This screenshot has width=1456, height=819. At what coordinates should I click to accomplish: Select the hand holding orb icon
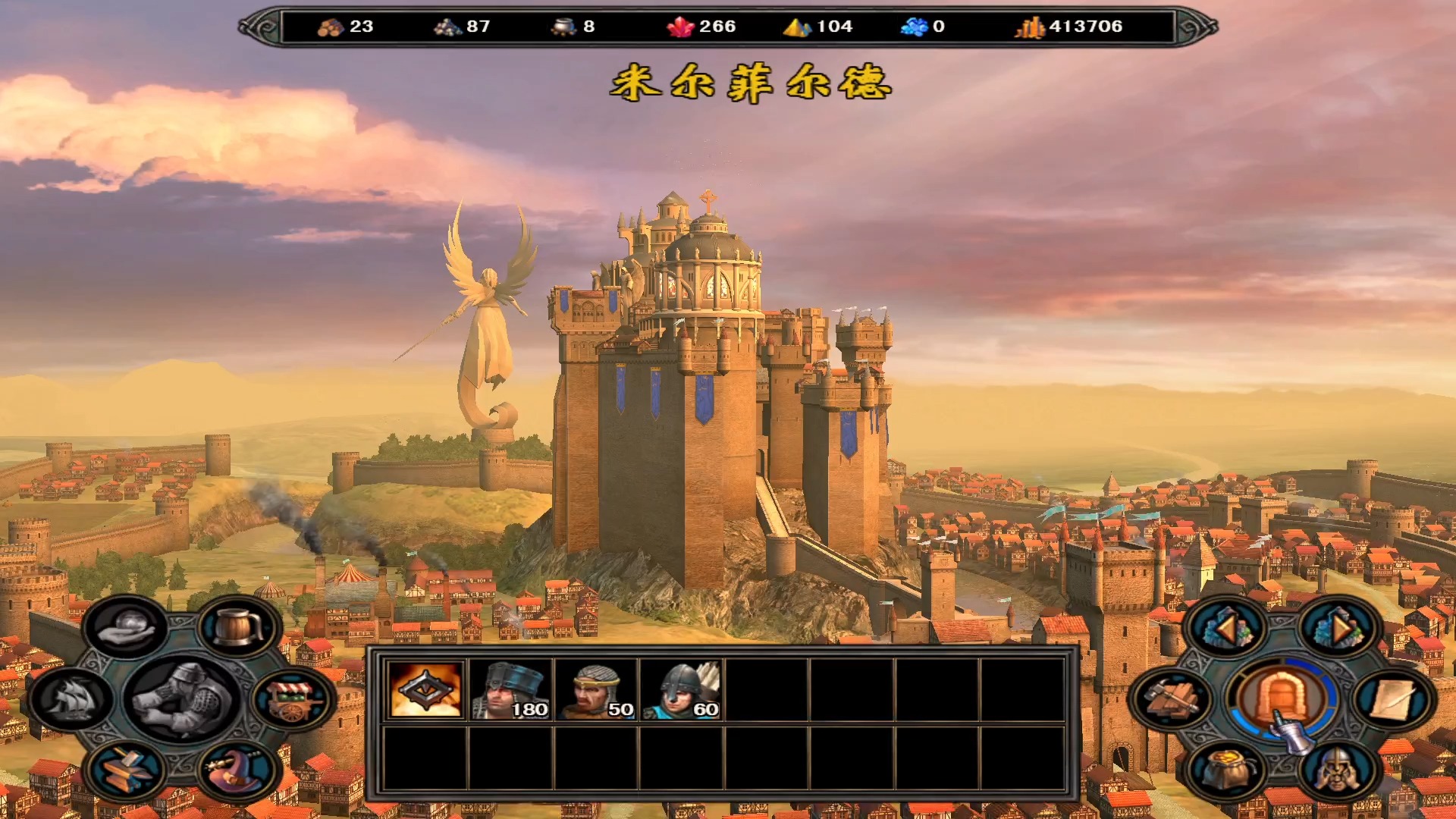(127, 626)
